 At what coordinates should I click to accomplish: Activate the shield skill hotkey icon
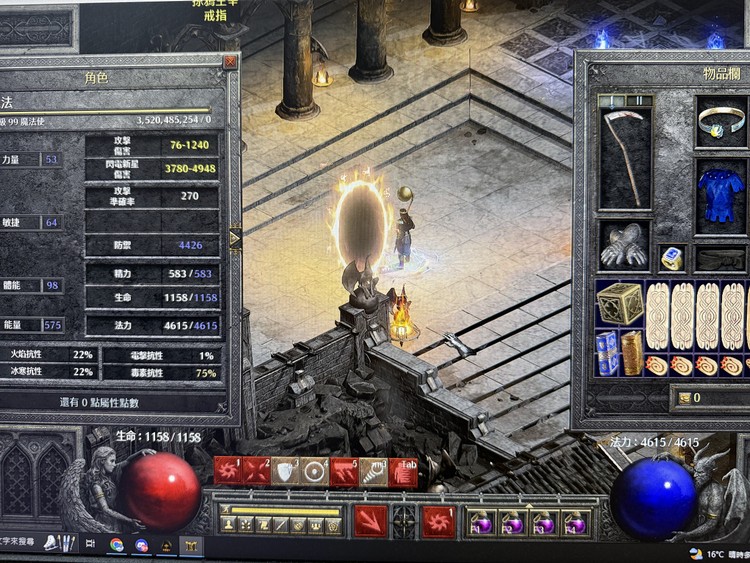(x=286, y=471)
